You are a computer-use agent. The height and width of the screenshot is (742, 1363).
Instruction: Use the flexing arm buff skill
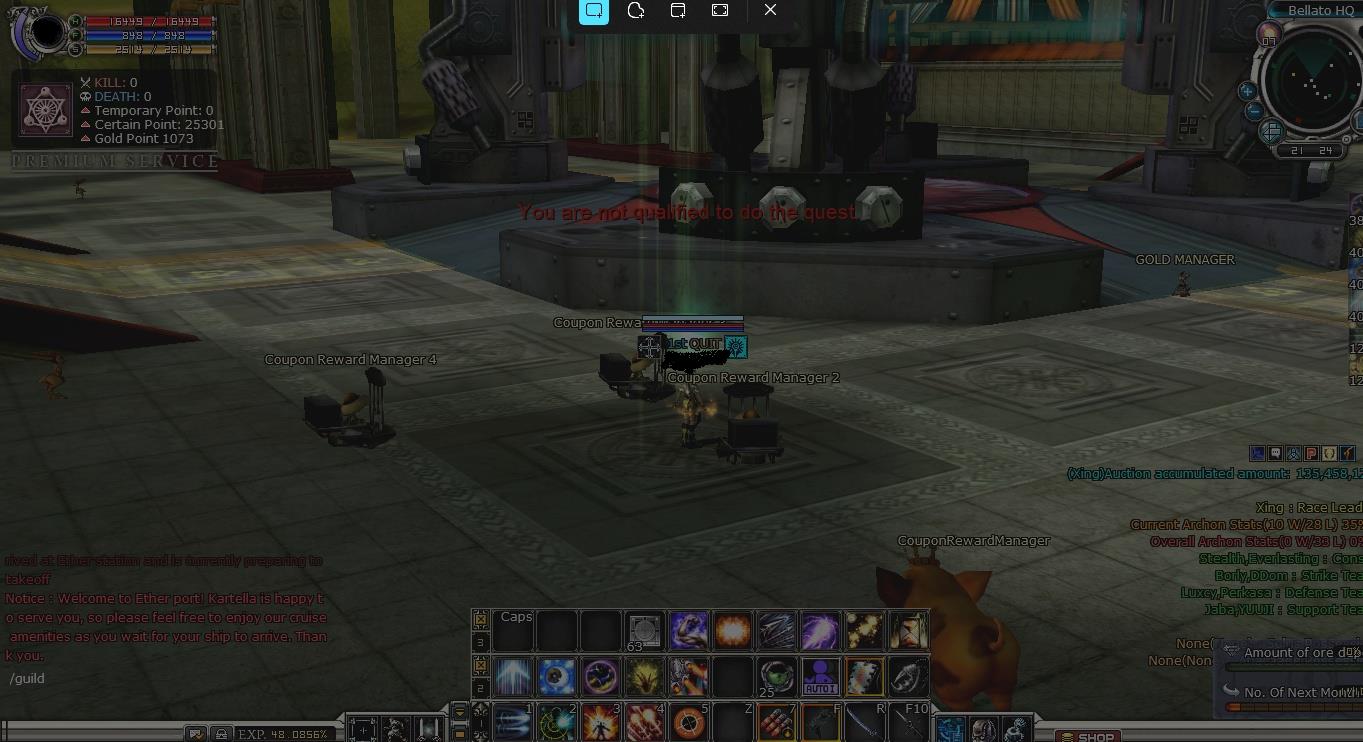(688, 631)
